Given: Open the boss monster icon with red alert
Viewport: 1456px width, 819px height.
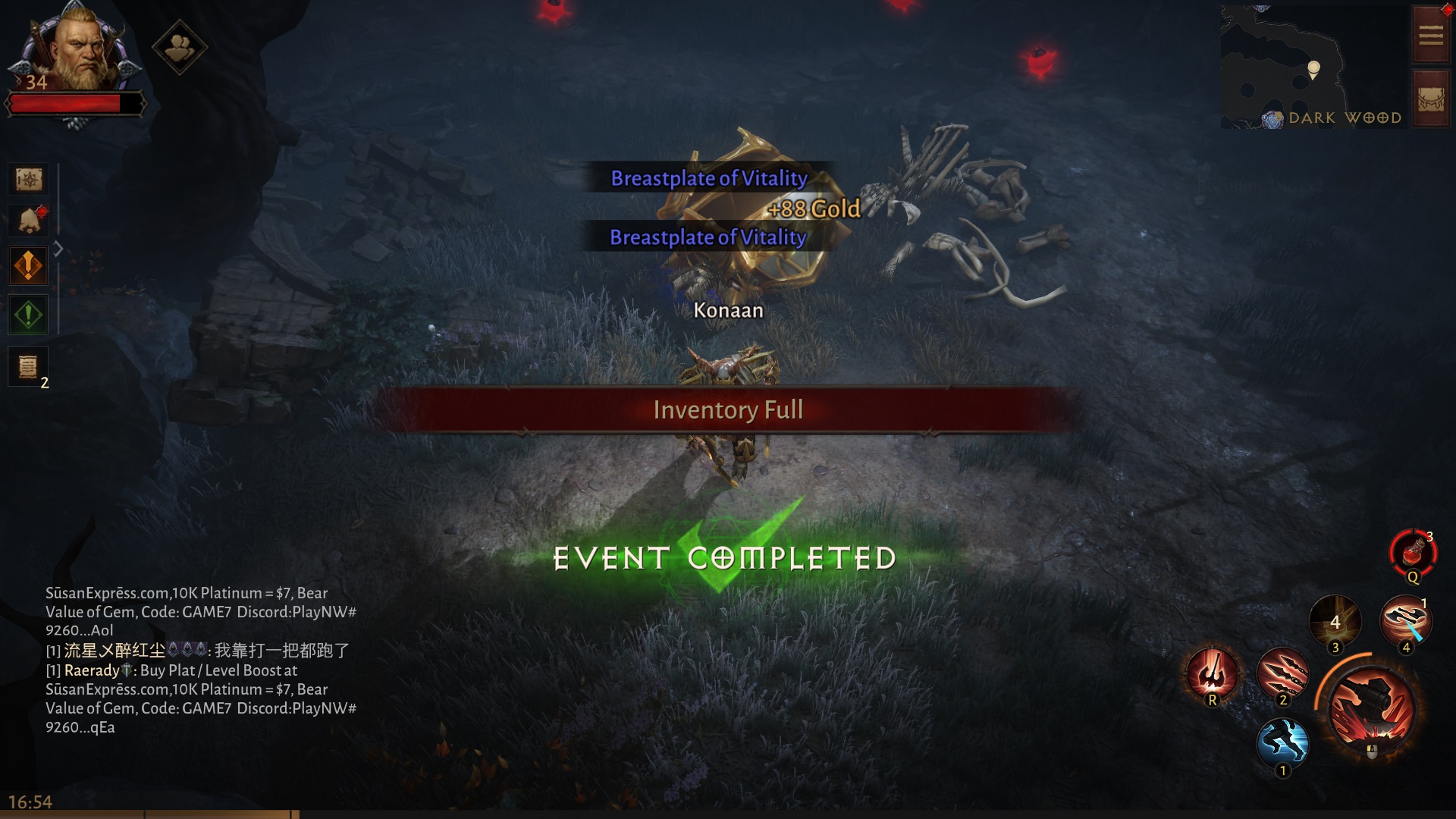Looking at the screenshot, I should 28,220.
